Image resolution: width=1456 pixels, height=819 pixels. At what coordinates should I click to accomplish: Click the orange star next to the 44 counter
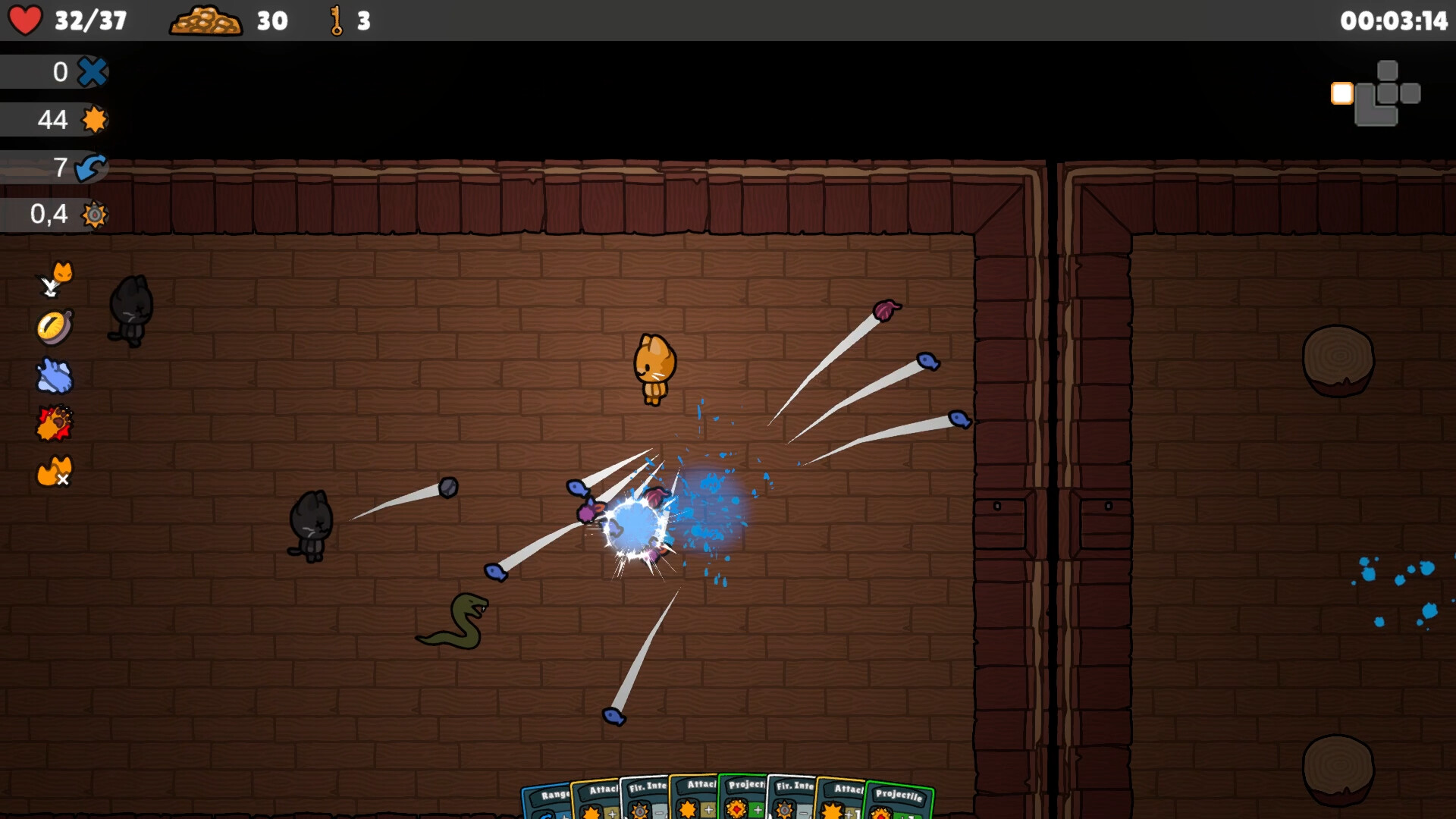[x=94, y=119]
